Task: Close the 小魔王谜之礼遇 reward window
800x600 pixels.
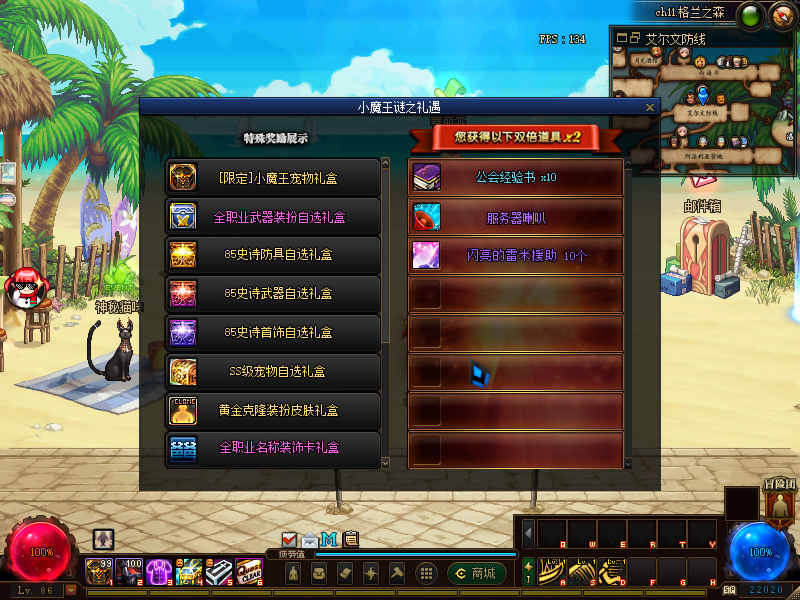Action: pos(650,107)
